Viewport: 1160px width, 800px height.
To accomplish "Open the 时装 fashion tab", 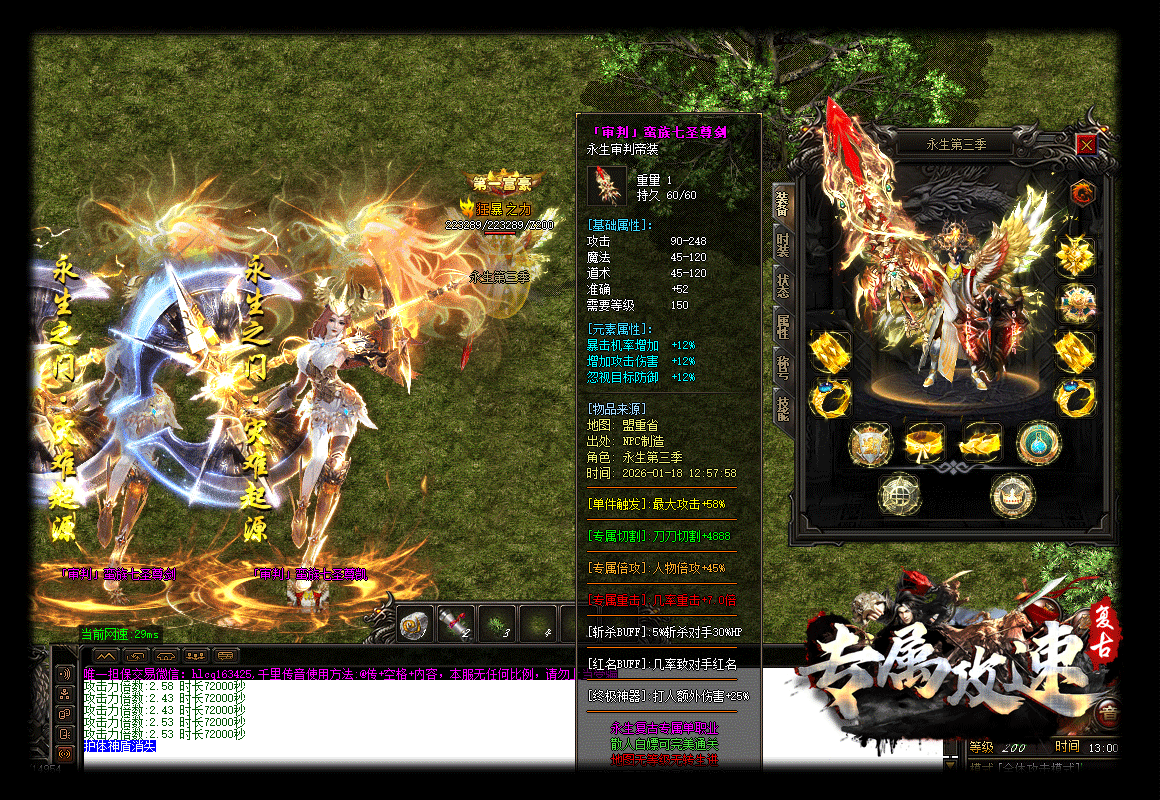I will tap(782, 244).
